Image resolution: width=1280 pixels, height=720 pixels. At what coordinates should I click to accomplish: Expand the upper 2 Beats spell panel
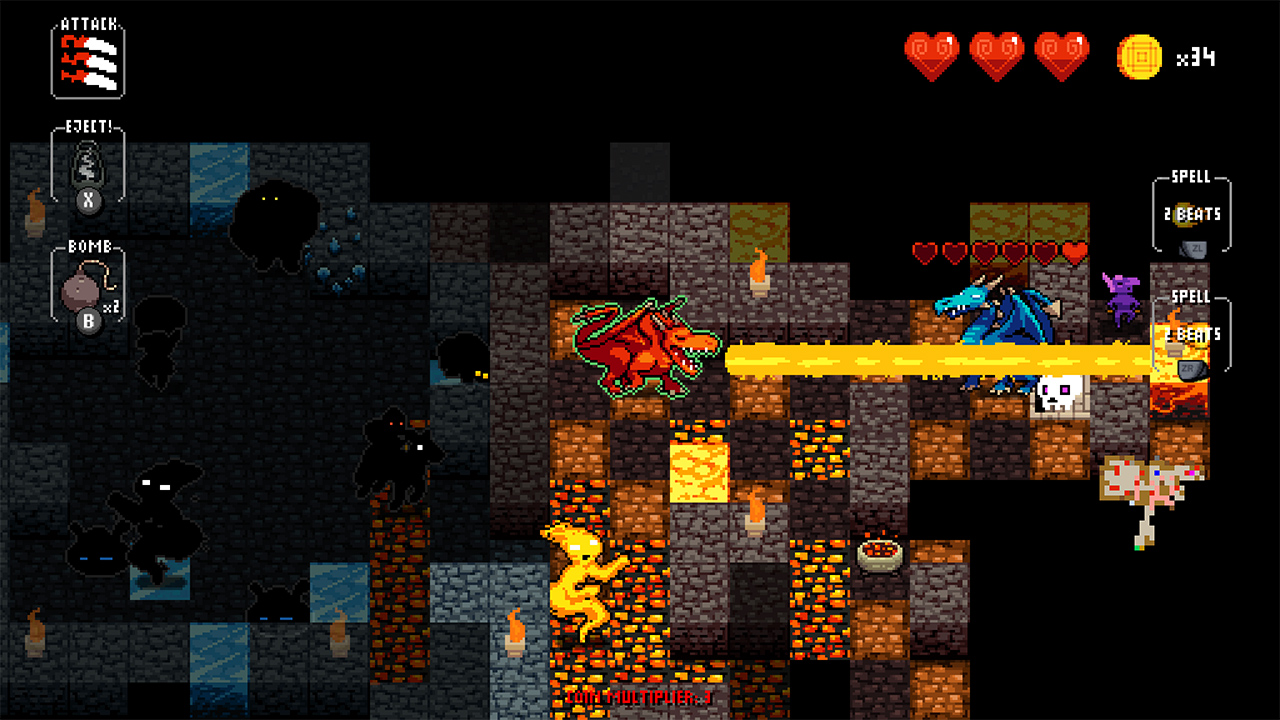pyautogui.click(x=1192, y=215)
